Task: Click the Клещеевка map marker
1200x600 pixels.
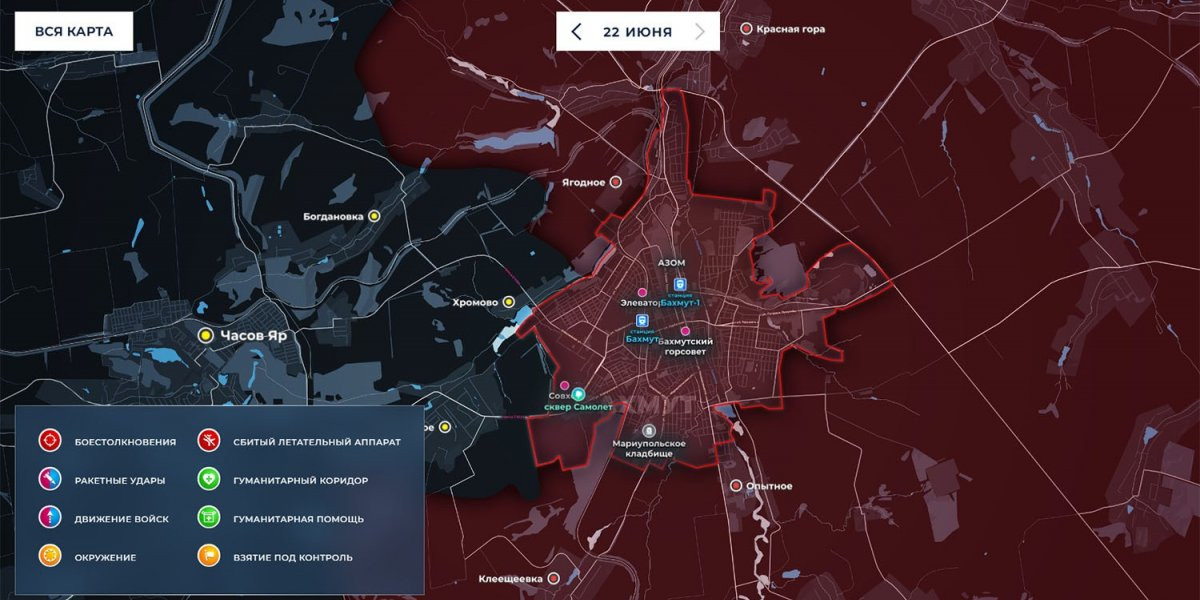Action: (x=552, y=578)
